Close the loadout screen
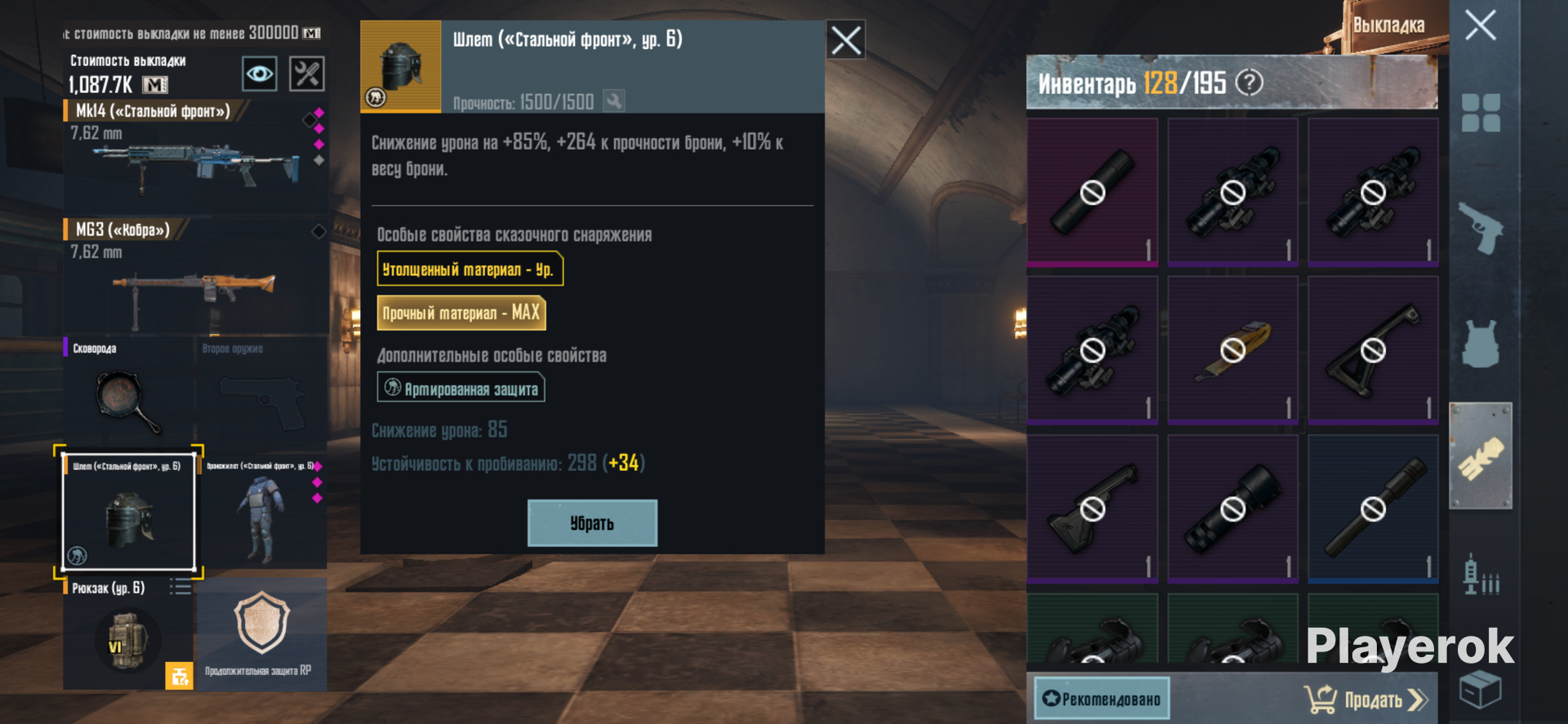 (x=1480, y=25)
